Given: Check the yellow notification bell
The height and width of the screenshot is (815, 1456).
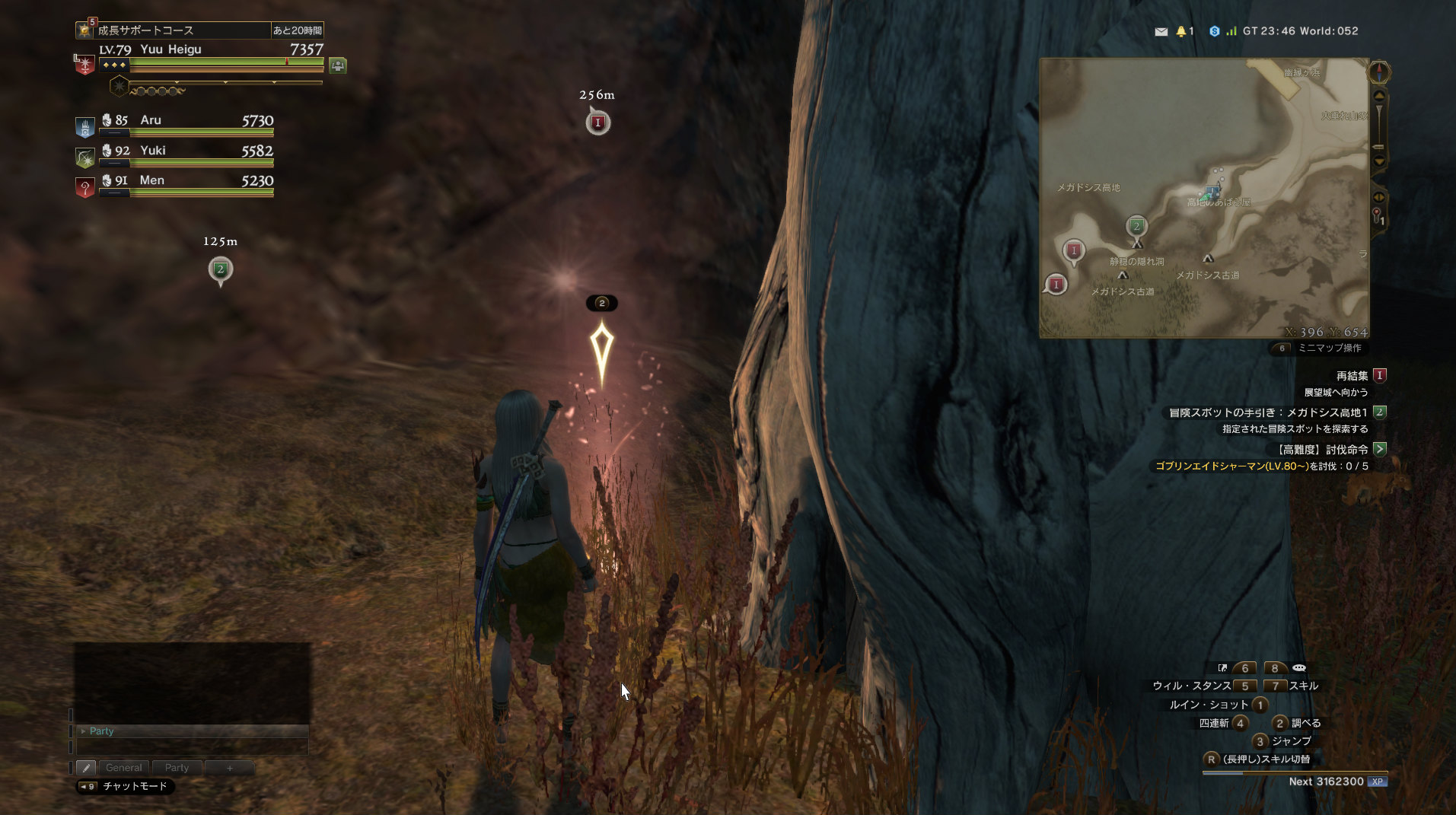Looking at the screenshot, I should tap(1180, 31).
